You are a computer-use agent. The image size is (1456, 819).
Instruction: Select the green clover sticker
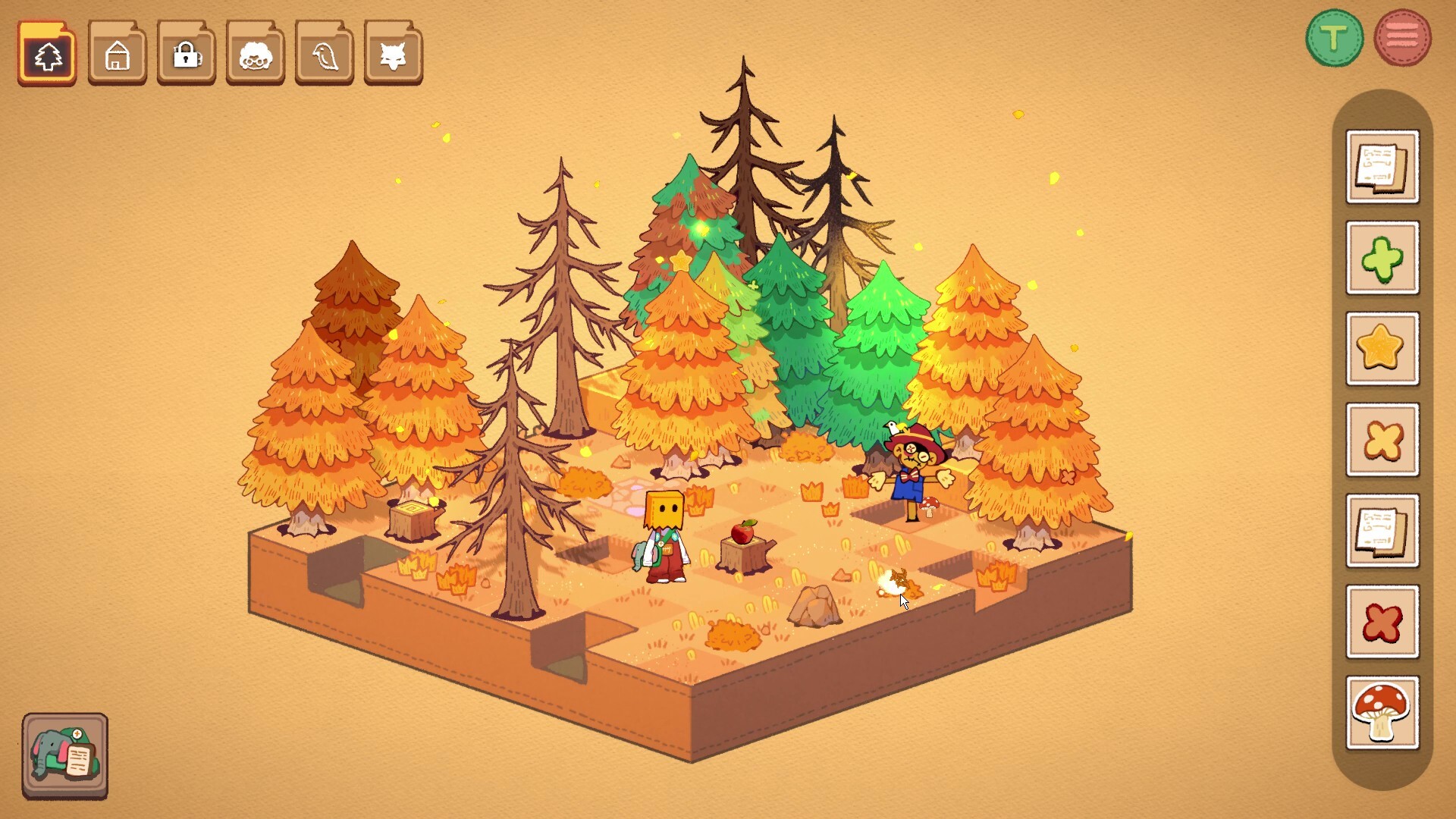1382,258
